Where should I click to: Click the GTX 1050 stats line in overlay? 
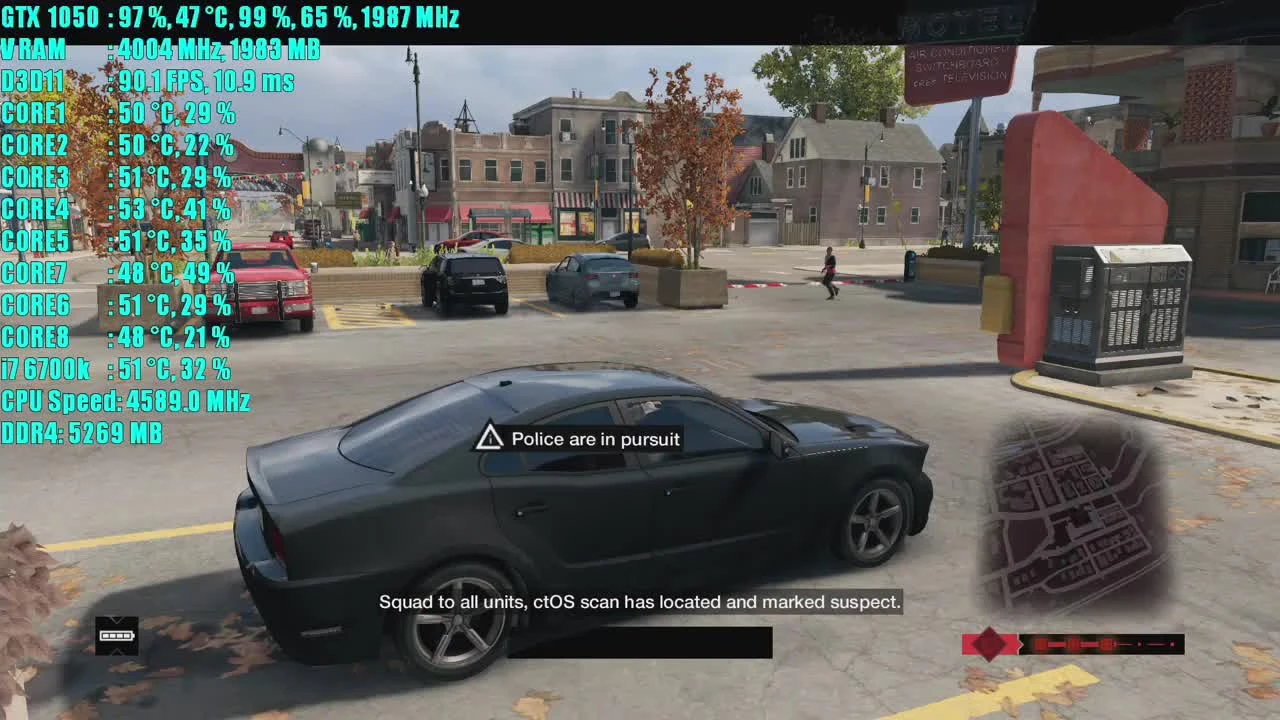230,17
